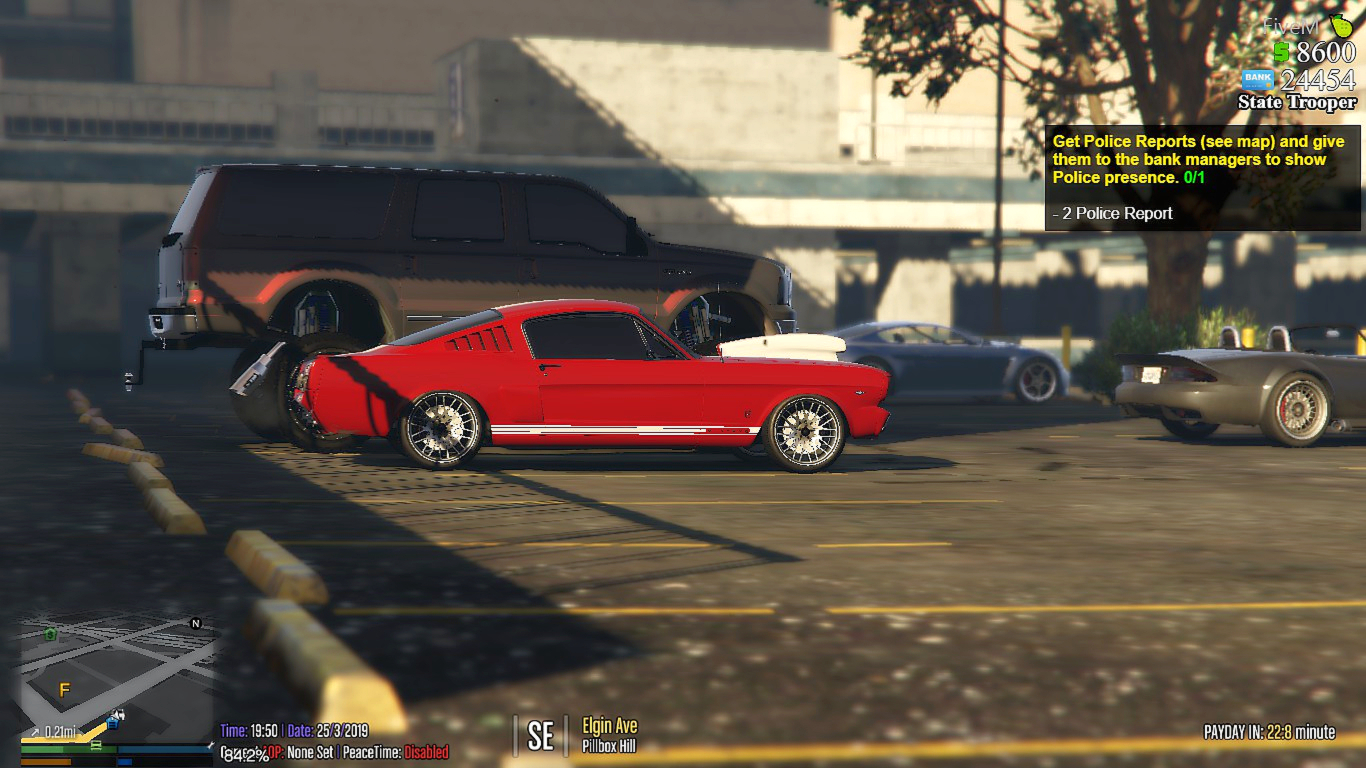Click the N compass marker on the minimap

click(x=195, y=623)
